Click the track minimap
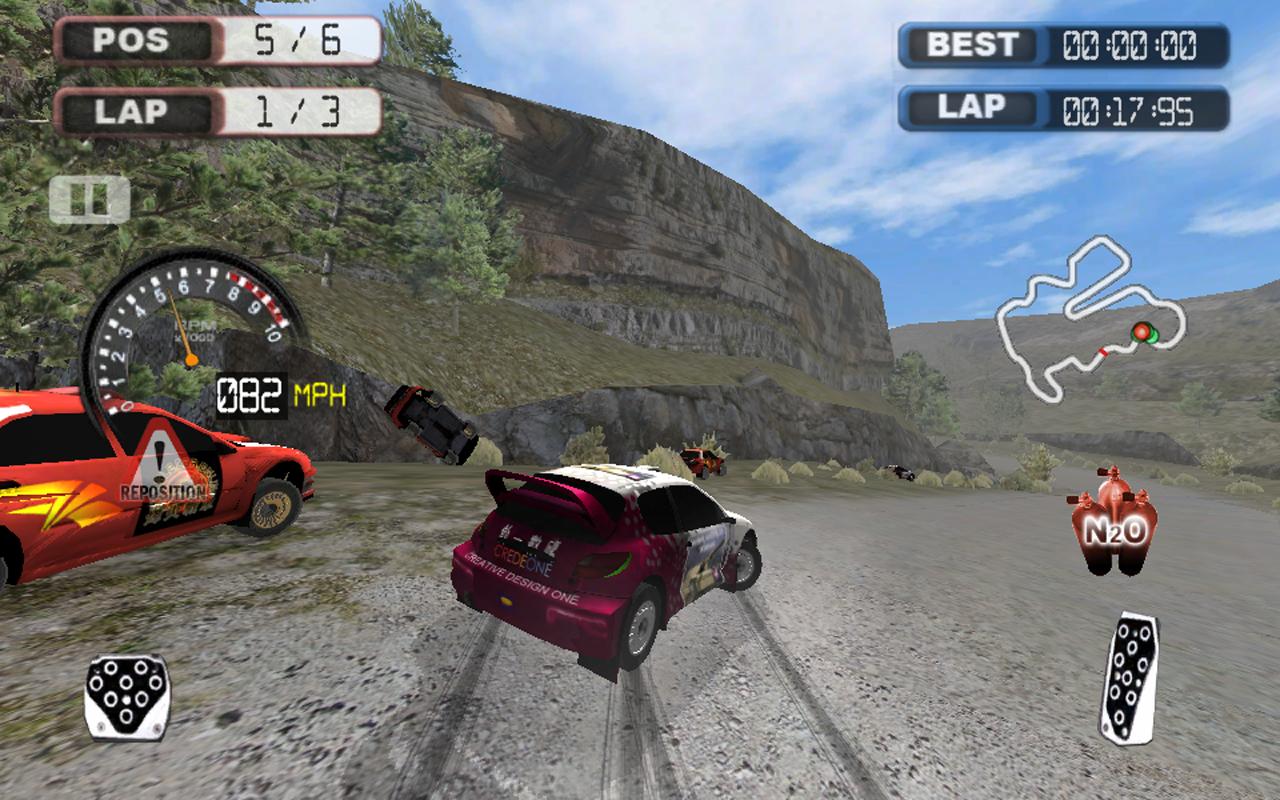Screen dimensions: 1280x800 (x=1088, y=320)
